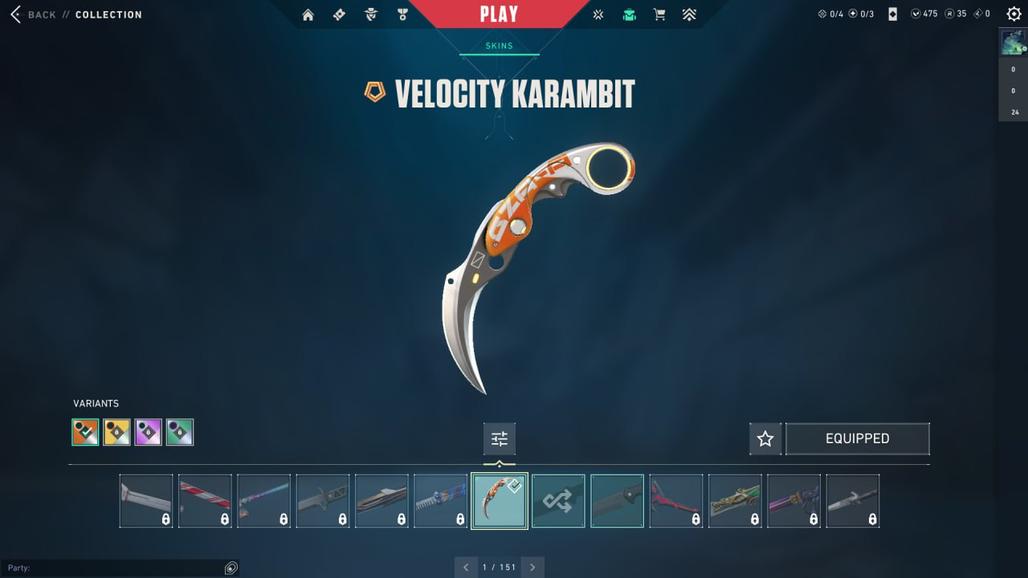
Task: Go to the previous page of skins
Action: [465, 567]
